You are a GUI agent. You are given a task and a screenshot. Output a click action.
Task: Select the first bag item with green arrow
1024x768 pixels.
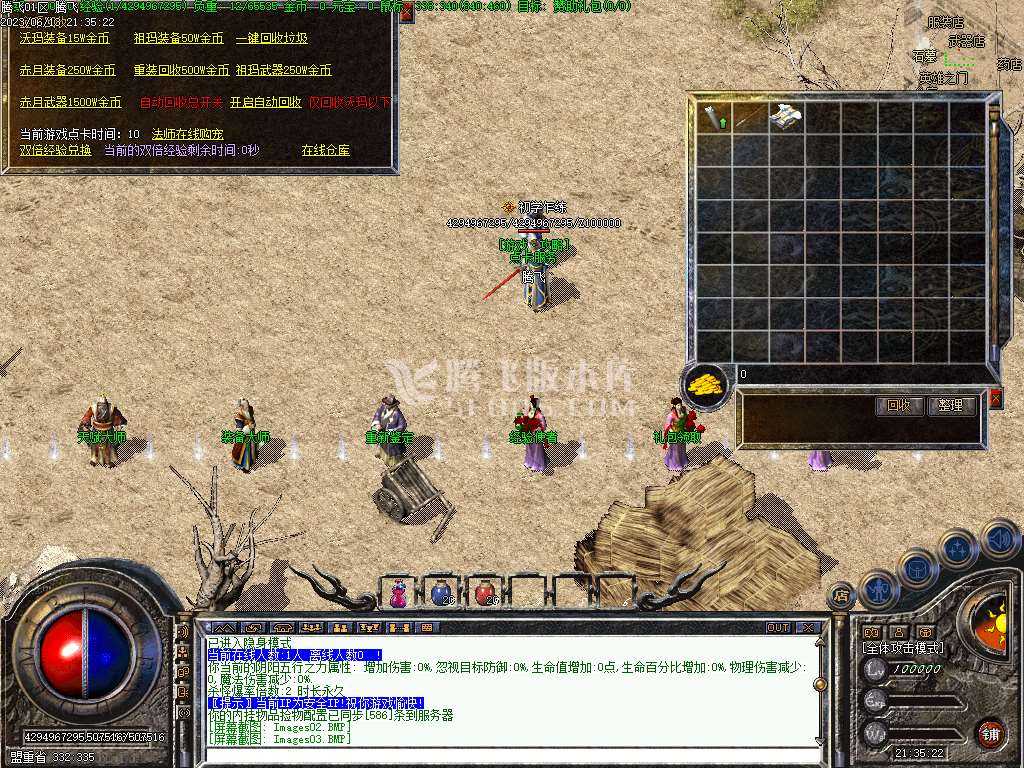[x=715, y=117]
